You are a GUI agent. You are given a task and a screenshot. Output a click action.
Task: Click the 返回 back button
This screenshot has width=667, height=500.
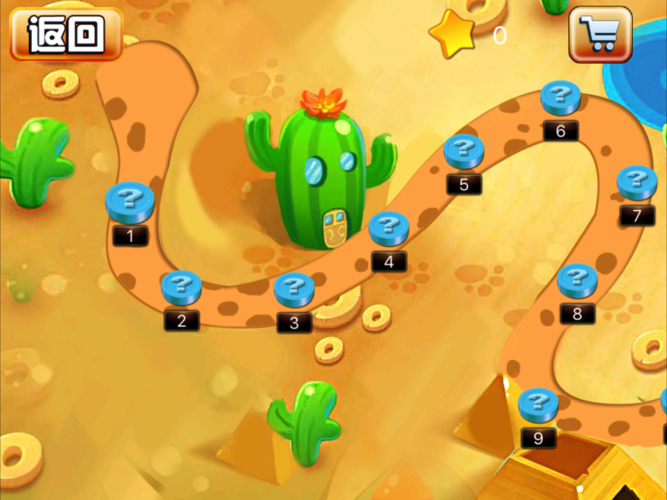pos(65,34)
